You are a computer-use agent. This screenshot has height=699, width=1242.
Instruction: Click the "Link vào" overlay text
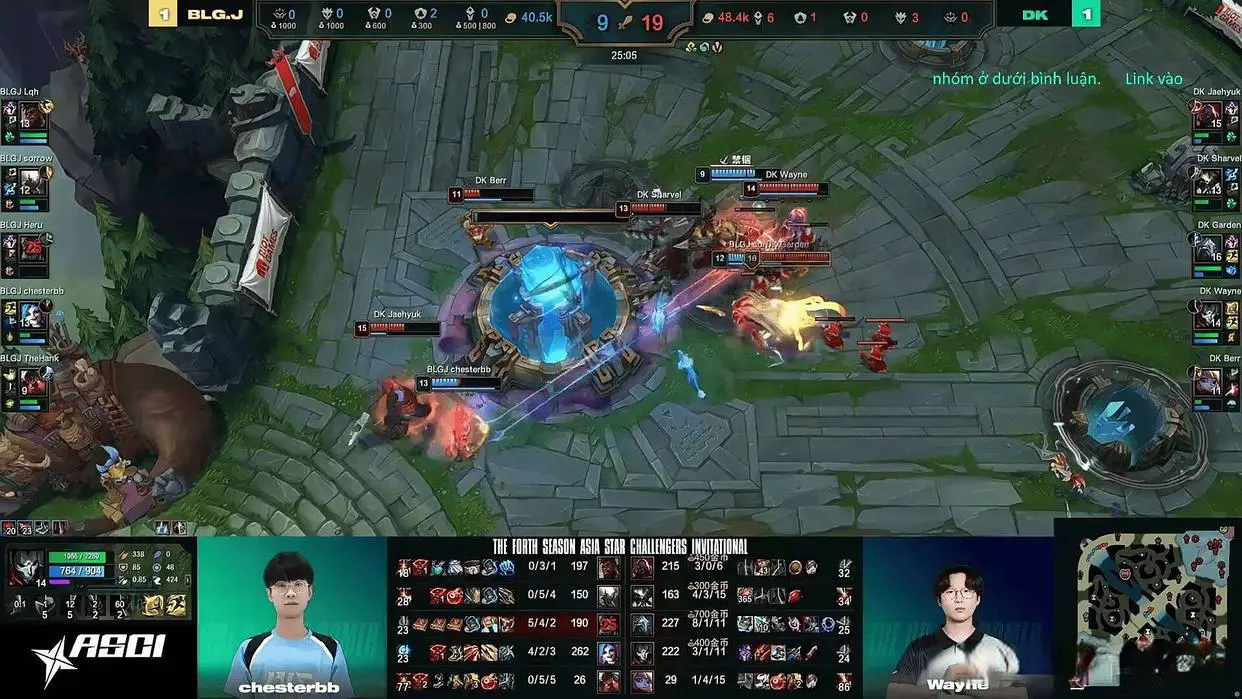pyautogui.click(x=1153, y=79)
